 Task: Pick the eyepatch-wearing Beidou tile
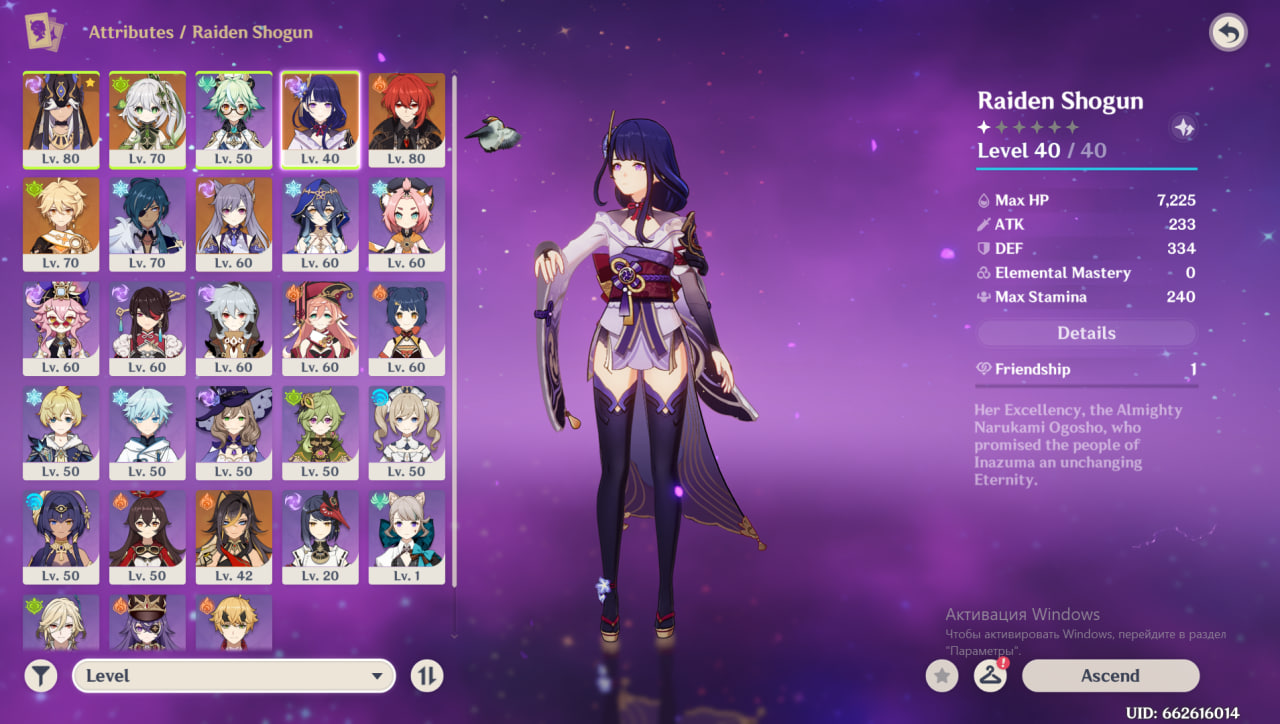[x=147, y=327]
